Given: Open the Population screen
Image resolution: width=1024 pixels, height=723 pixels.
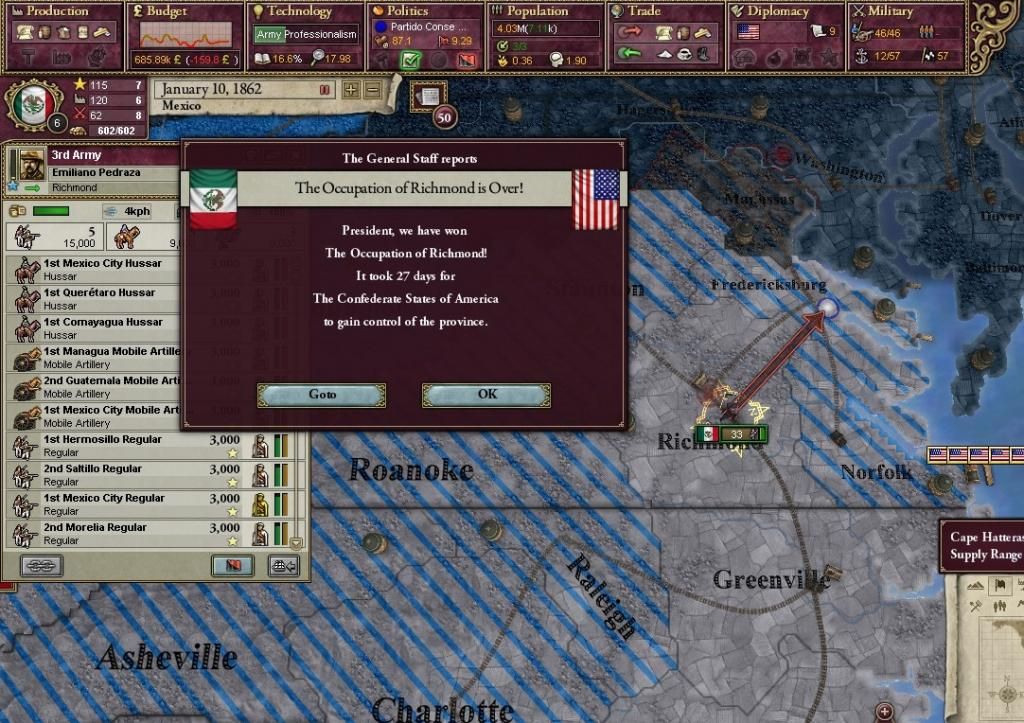Looking at the screenshot, I should coord(545,12).
